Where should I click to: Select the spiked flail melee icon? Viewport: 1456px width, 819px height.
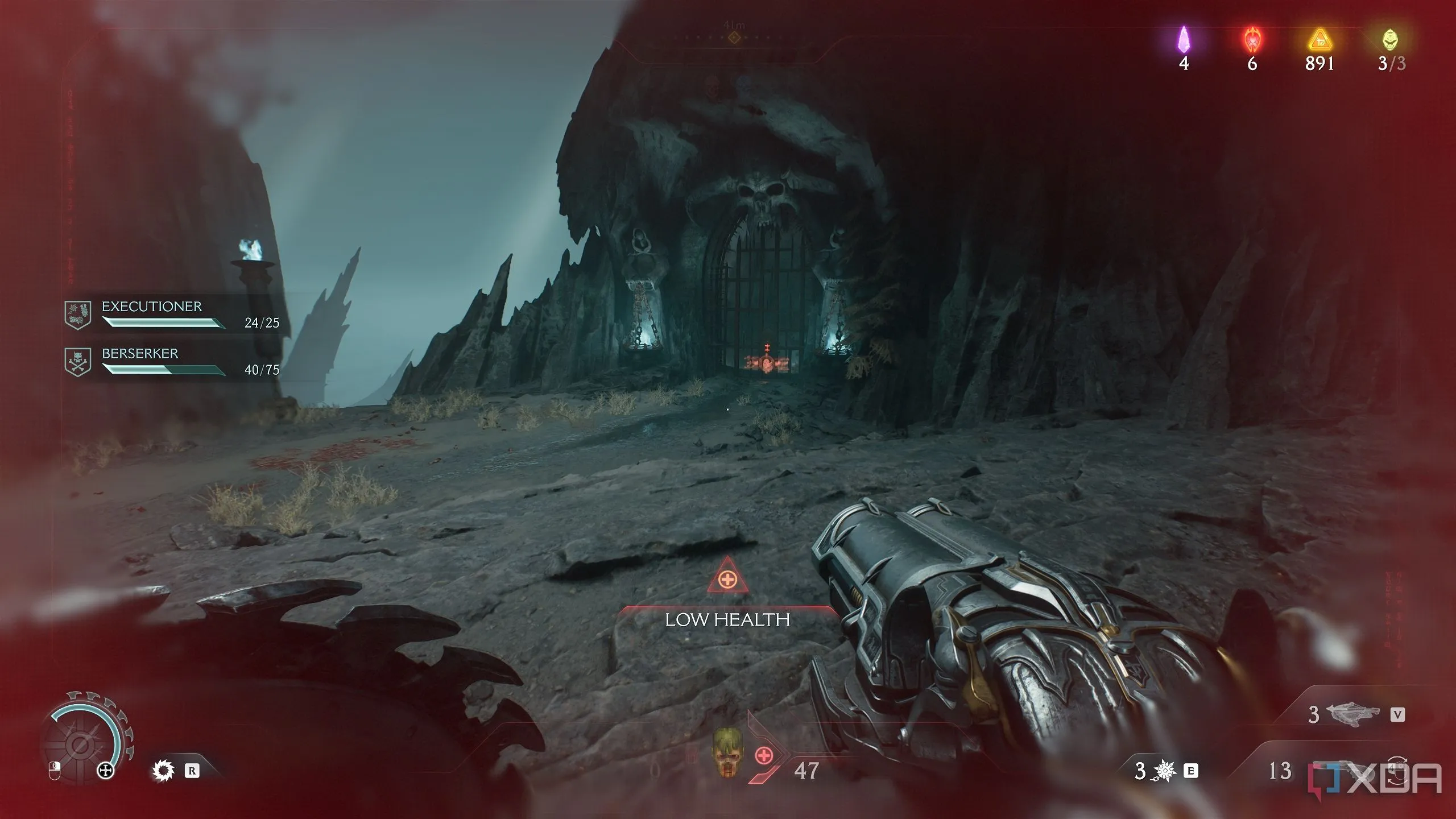pyautogui.click(x=1164, y=771)
